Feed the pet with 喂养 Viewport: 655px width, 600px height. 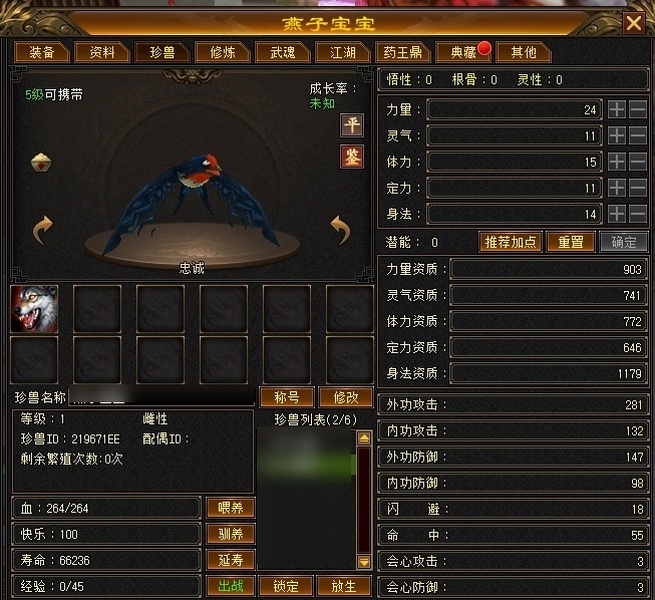230,507
